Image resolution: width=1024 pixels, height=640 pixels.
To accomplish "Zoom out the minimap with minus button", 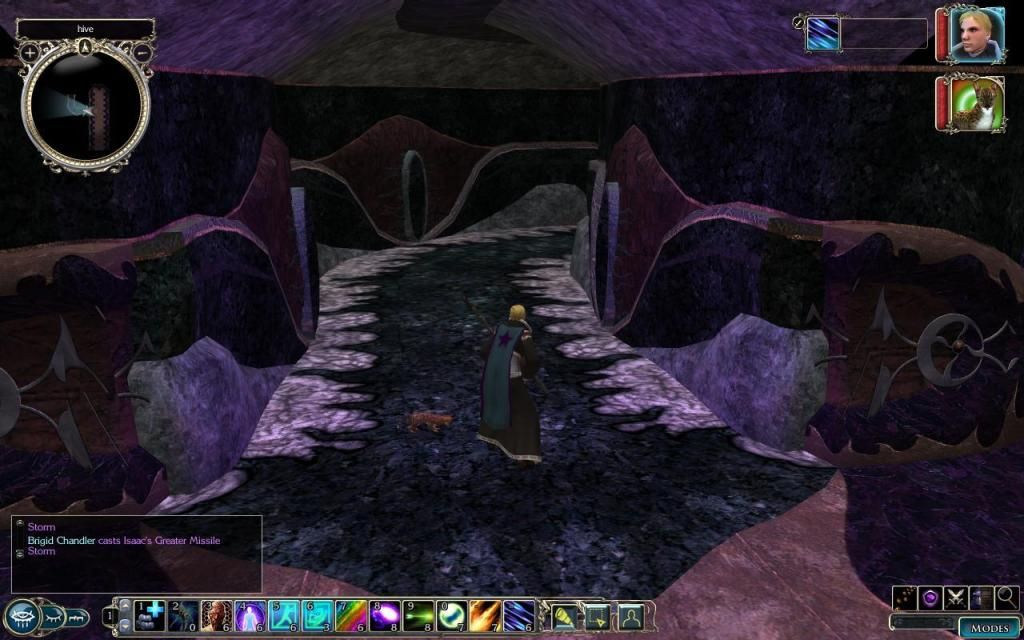I will point(142,51).
